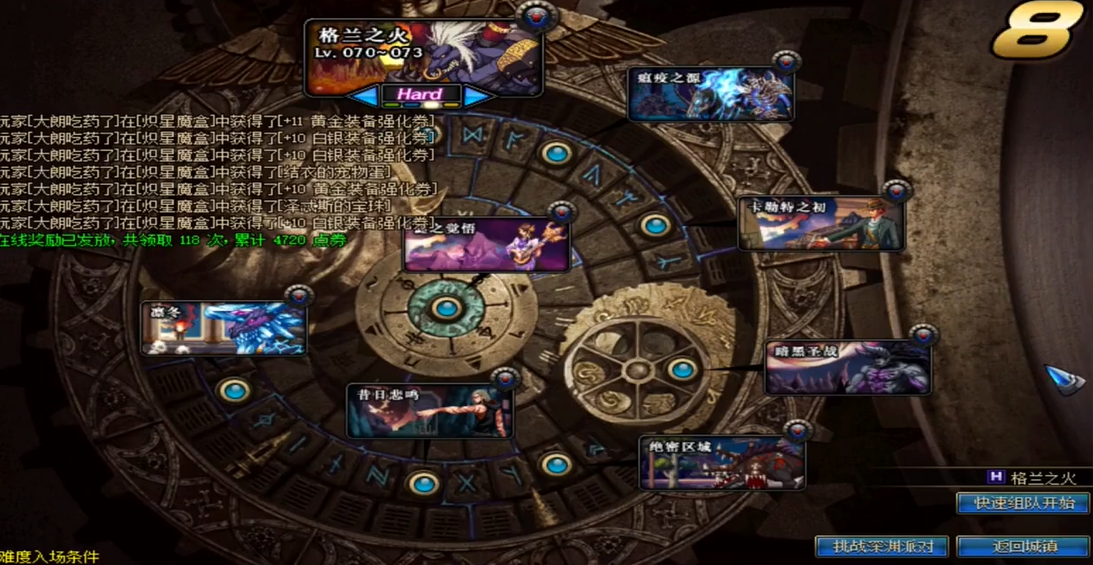The height and width of the screenshot is (565, 1093).
Task: Select the purple dungeon with the guitarist
Action: coord(486,245)
